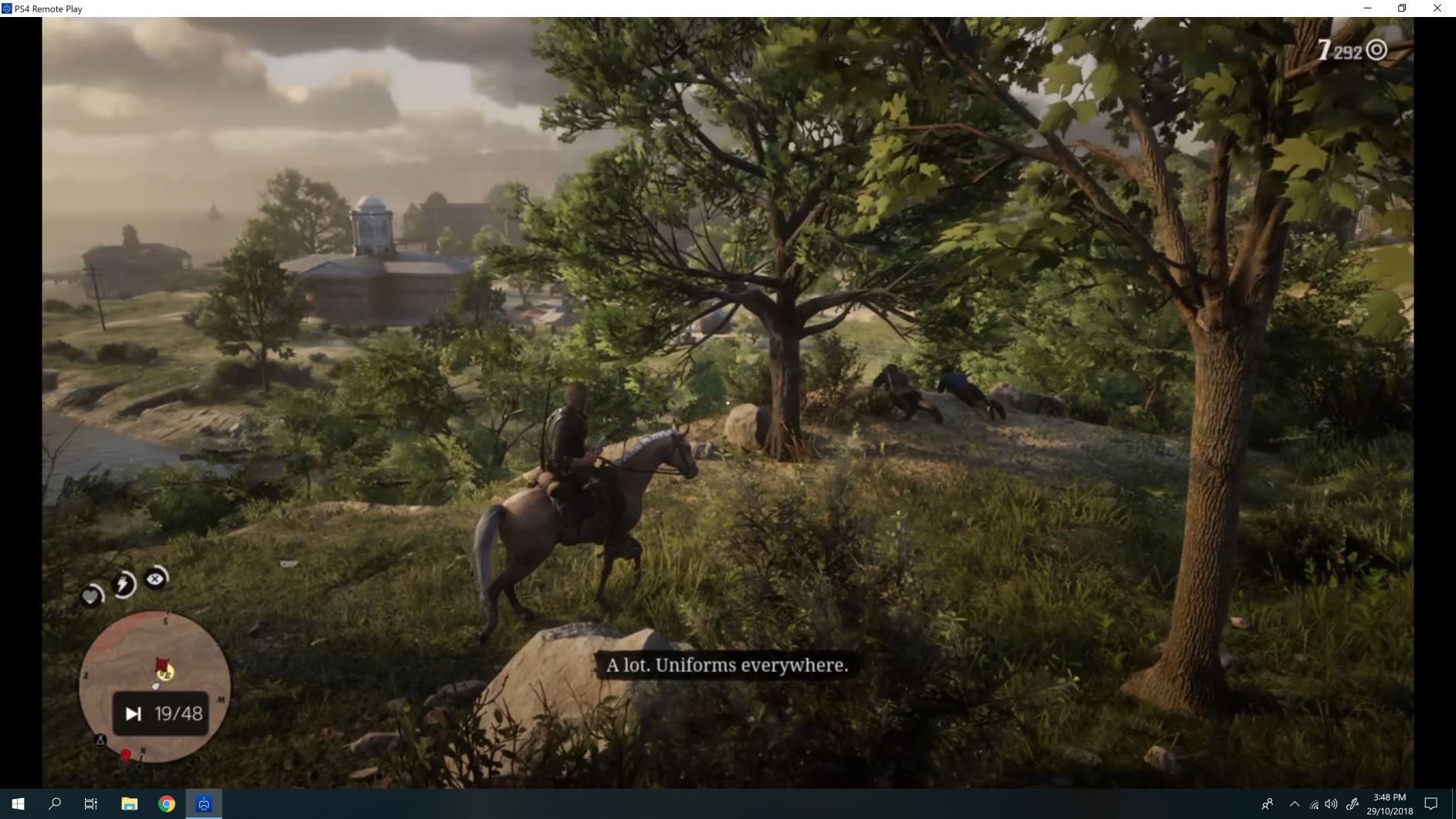Select the gold honor circle on minimap
The image size is (1456, 819).
tap(165, 675)
